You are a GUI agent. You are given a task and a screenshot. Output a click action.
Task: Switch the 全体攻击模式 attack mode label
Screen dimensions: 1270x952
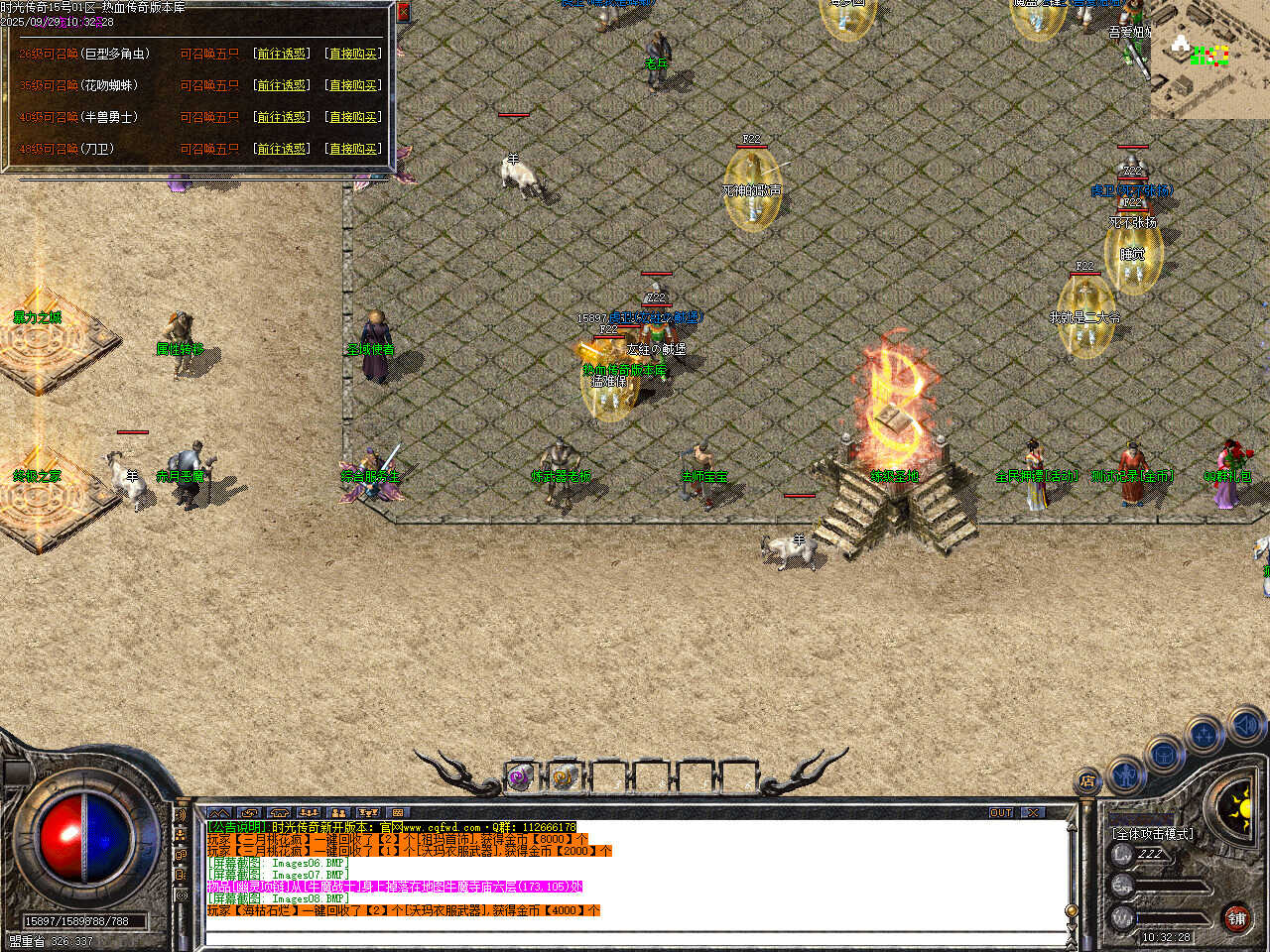point(1153,834)
